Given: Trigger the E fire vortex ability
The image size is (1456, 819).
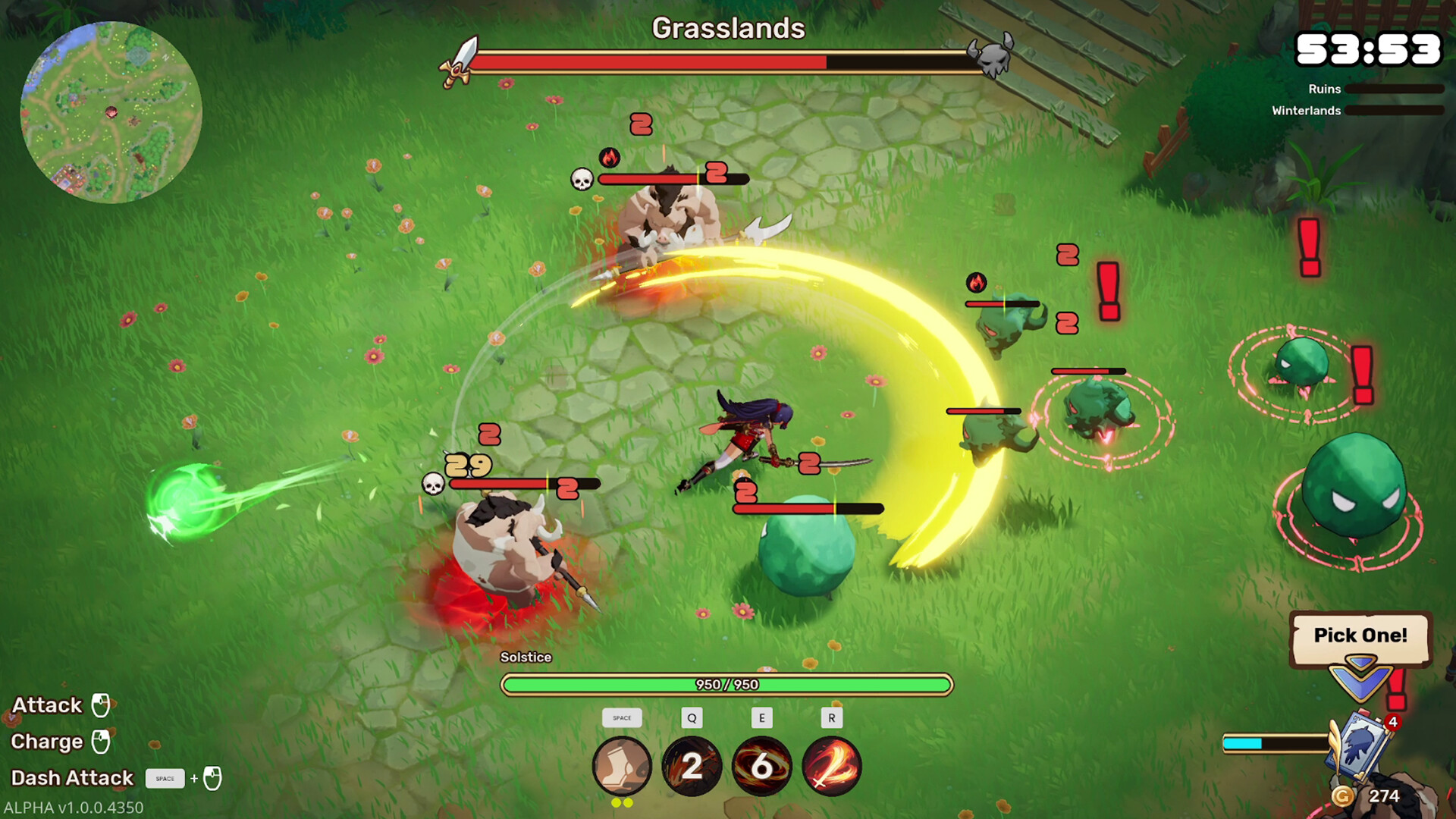Looking at the screenshot, I should pos(762,767).
